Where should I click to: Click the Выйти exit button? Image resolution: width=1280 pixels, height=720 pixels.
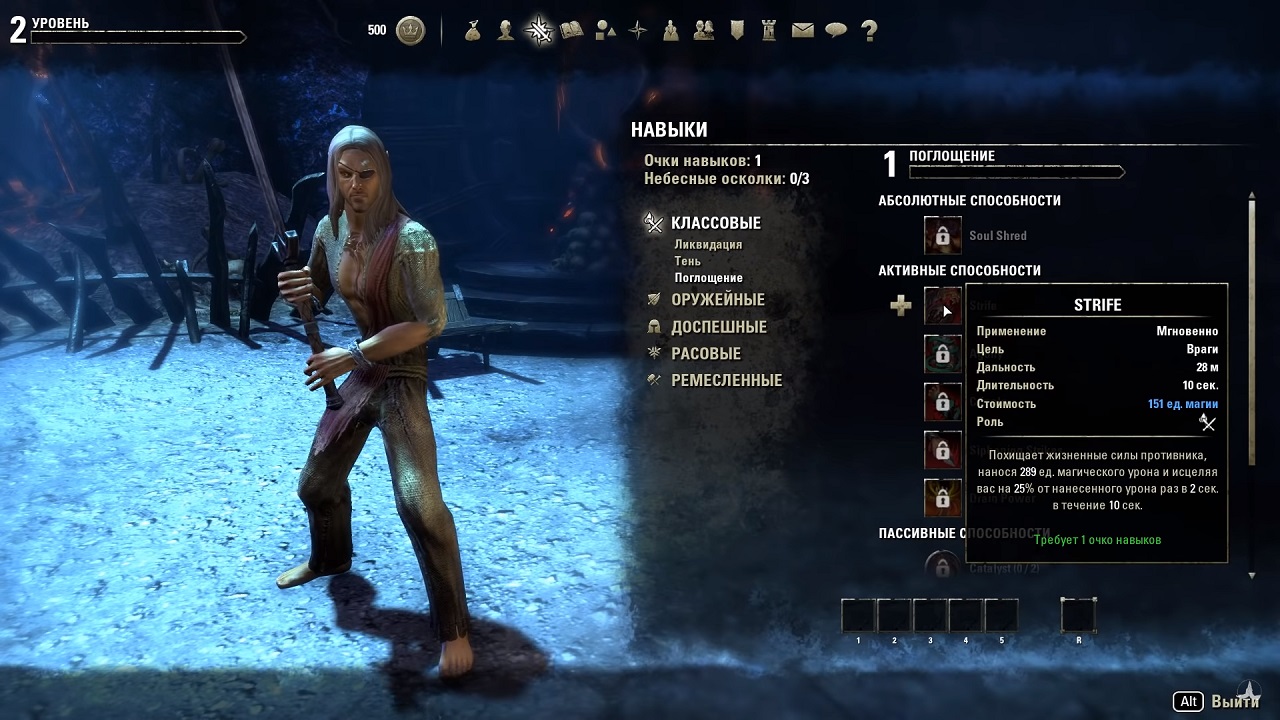(1234, 701)
